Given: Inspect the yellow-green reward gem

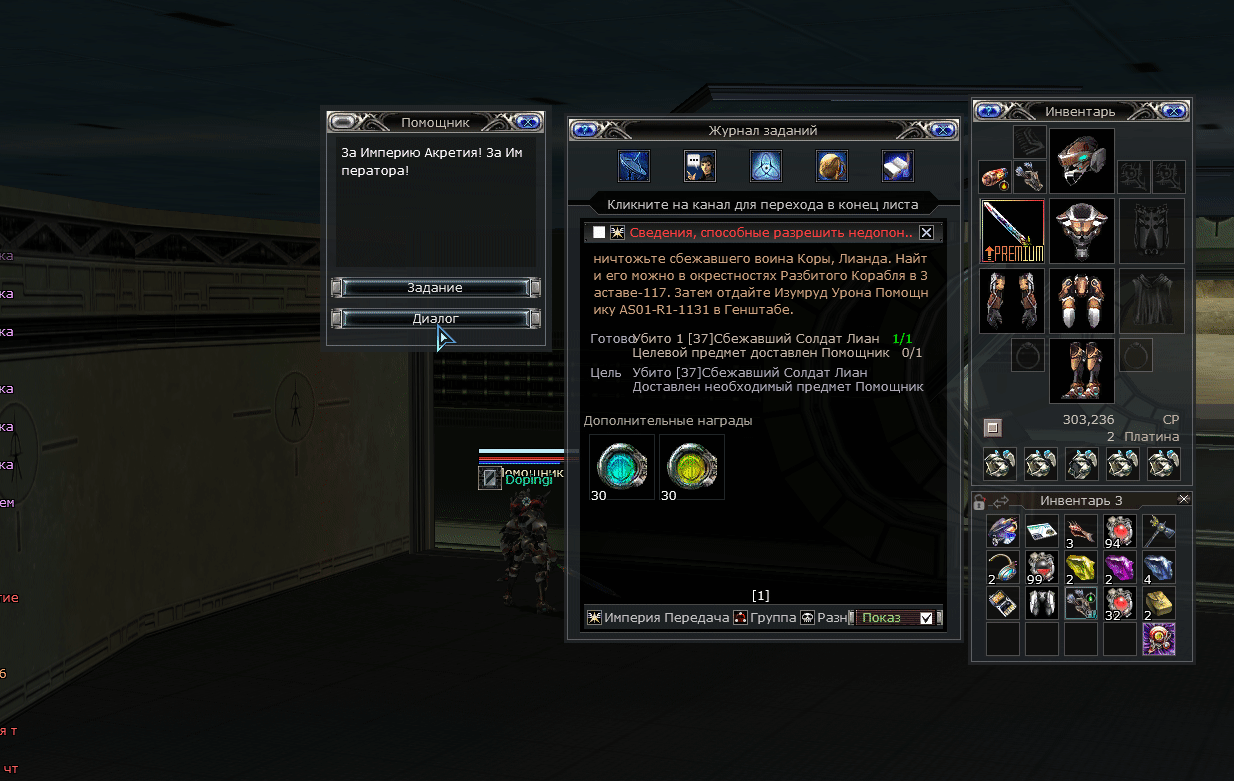Looking at the screenshot, I should pyautogui.click(x=692, y=467).
